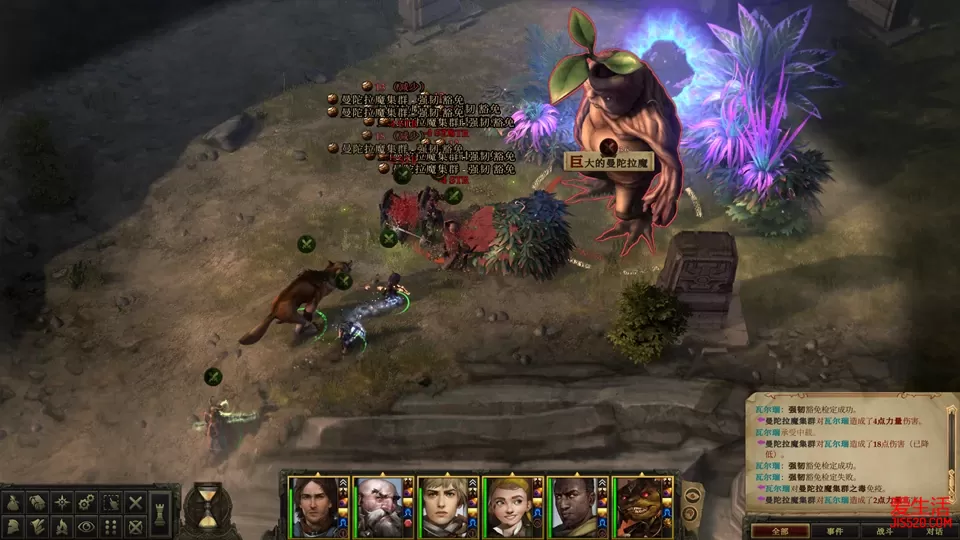Click the circled X stop icon
Viewport: 960px width, 540px height.
coord(135,525)
